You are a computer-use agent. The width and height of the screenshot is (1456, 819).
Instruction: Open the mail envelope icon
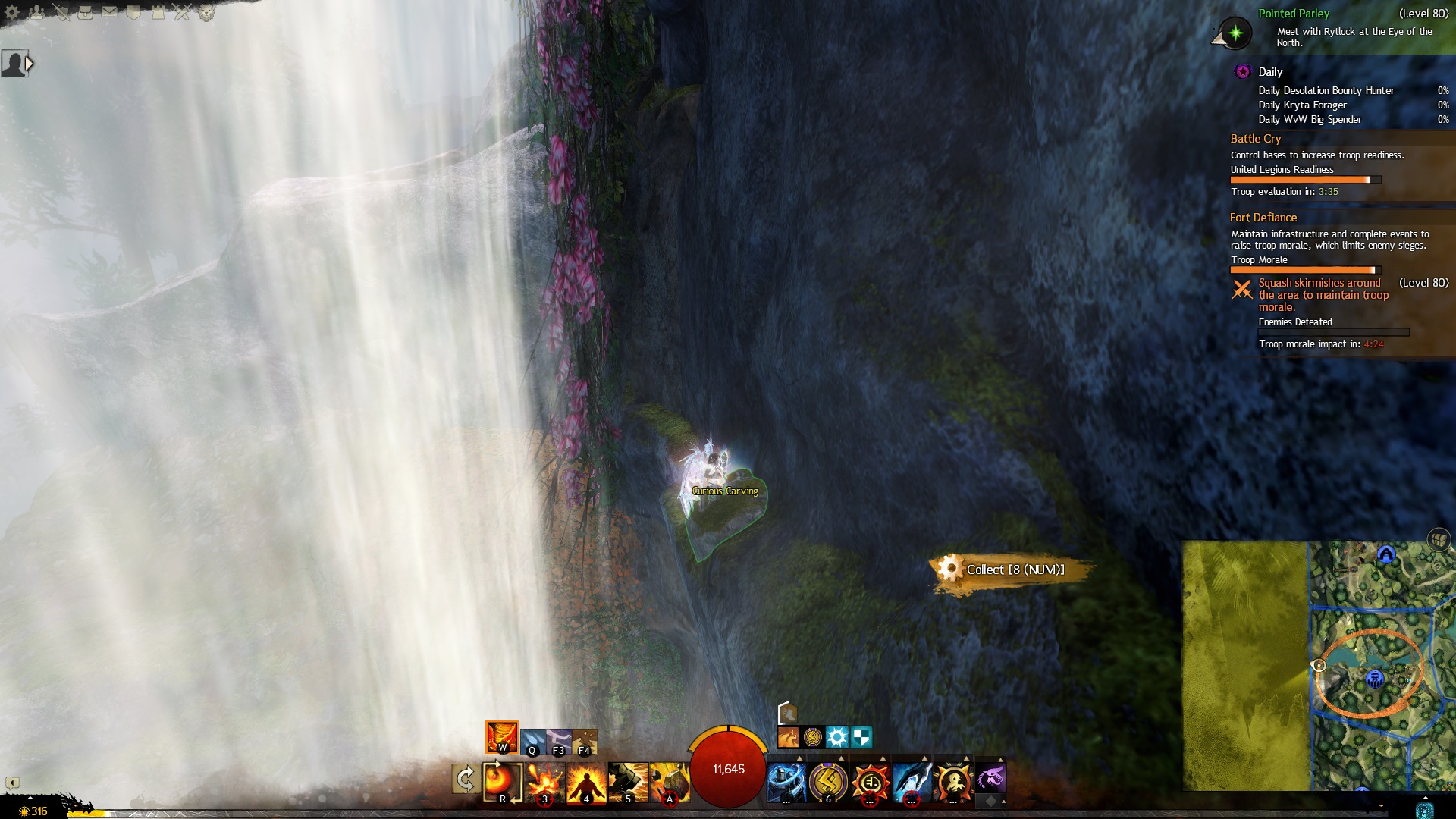coord(109,12)
